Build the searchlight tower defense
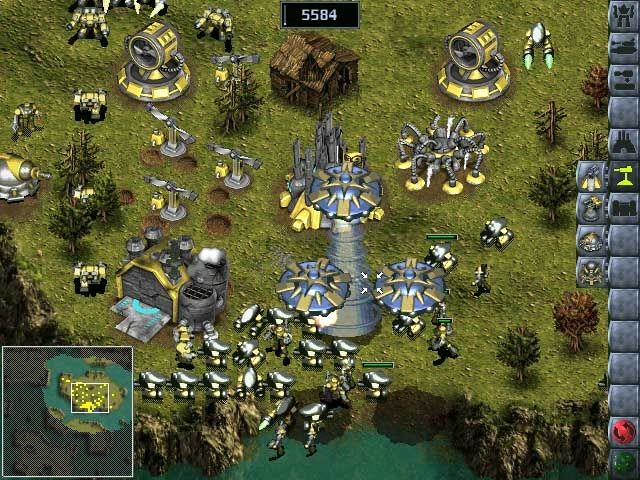640x480 pixels. (591, 178)
